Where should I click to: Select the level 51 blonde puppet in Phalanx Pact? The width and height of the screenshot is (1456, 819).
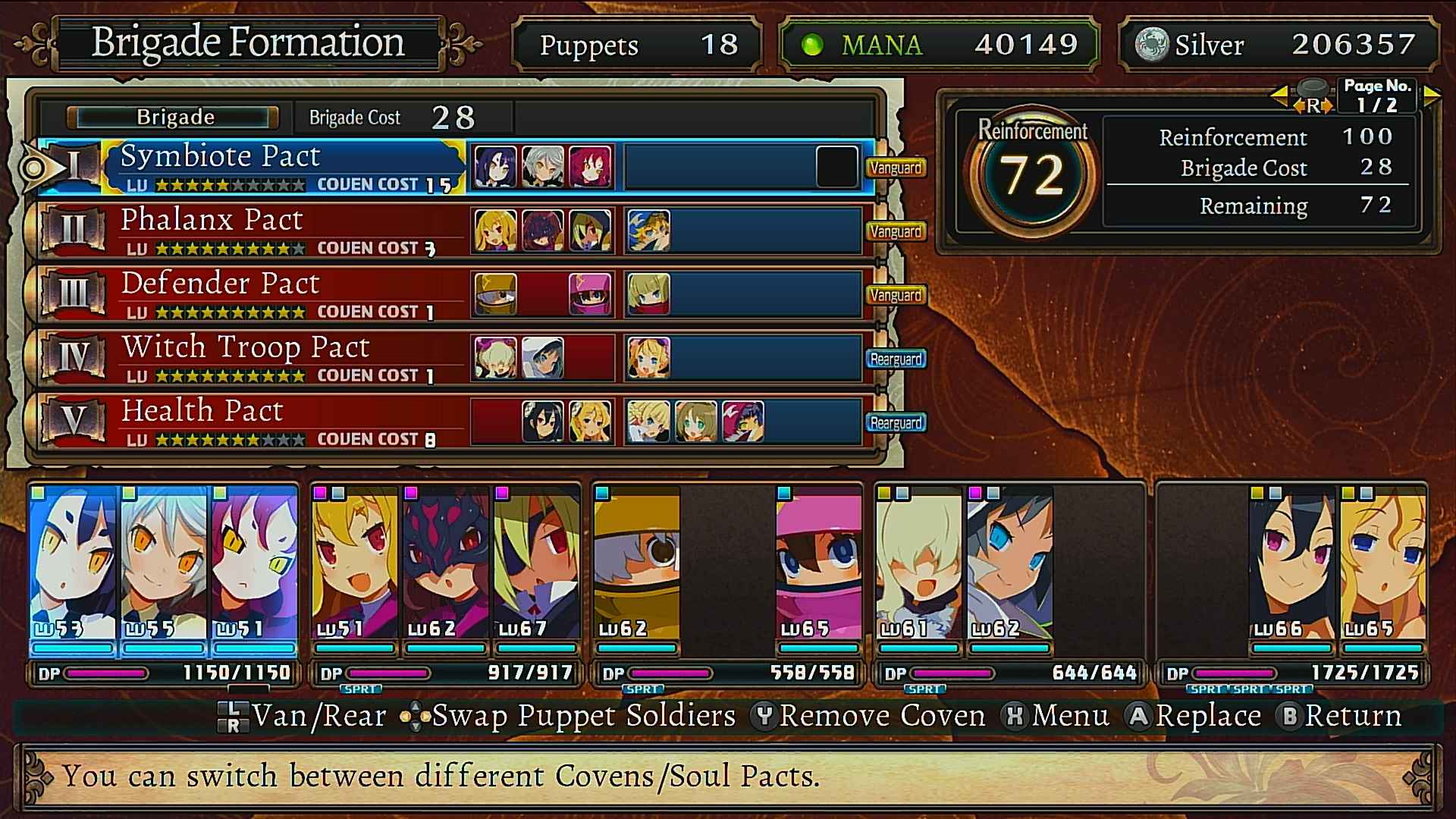click(355, 565)
